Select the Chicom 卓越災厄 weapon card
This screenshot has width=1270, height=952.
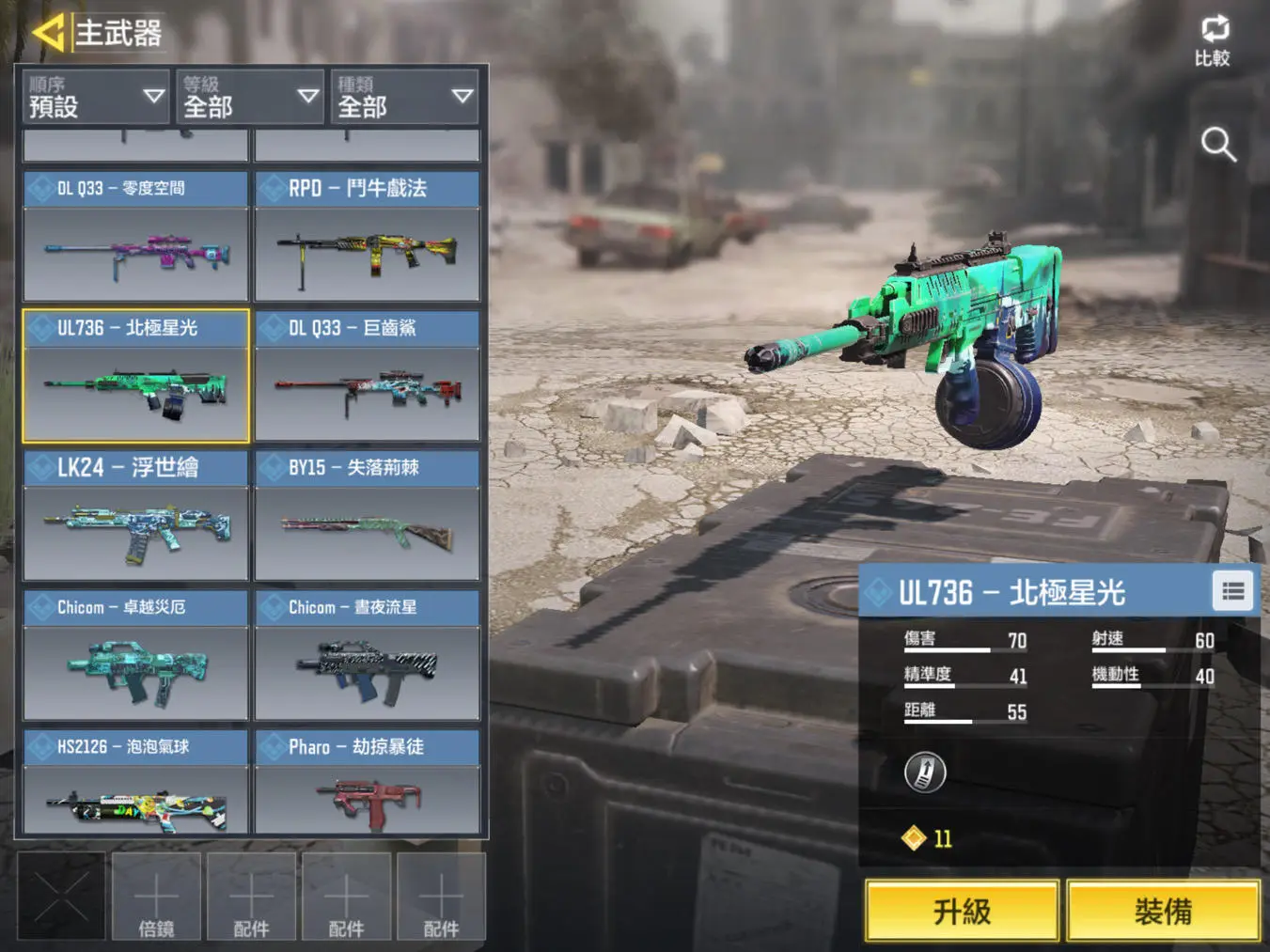point(135,655)
